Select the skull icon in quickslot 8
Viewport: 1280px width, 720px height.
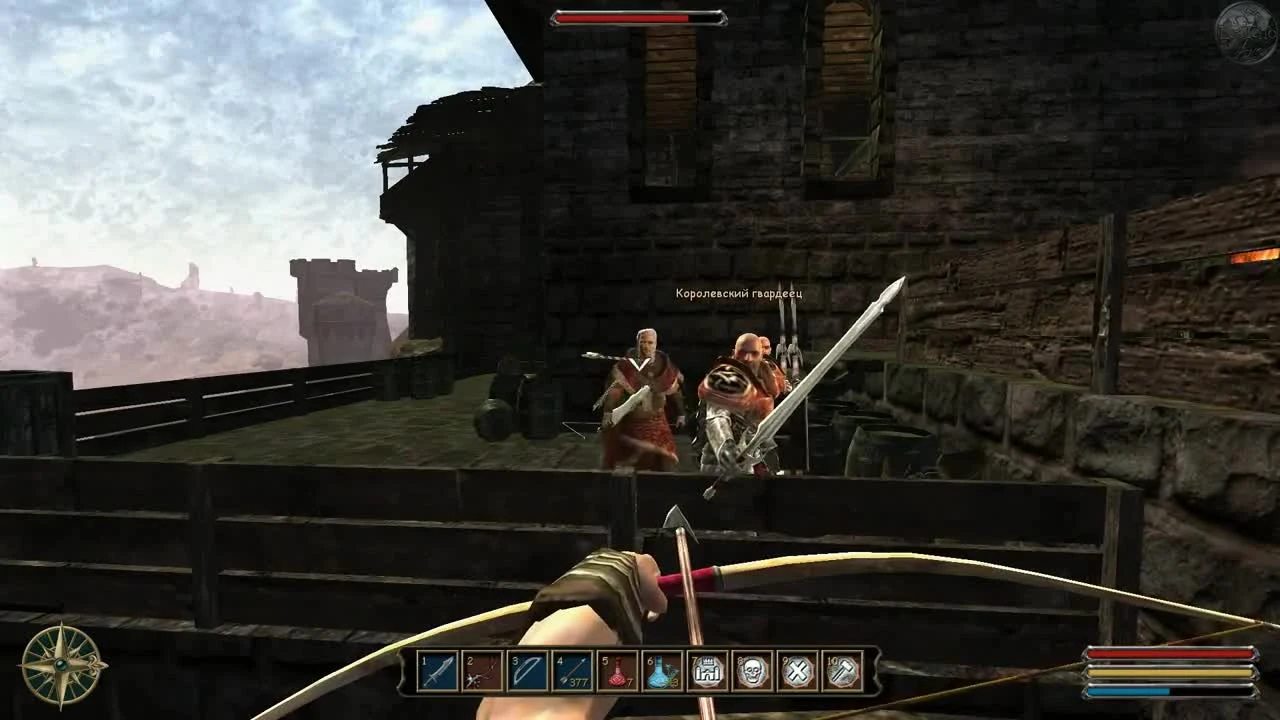752,673
